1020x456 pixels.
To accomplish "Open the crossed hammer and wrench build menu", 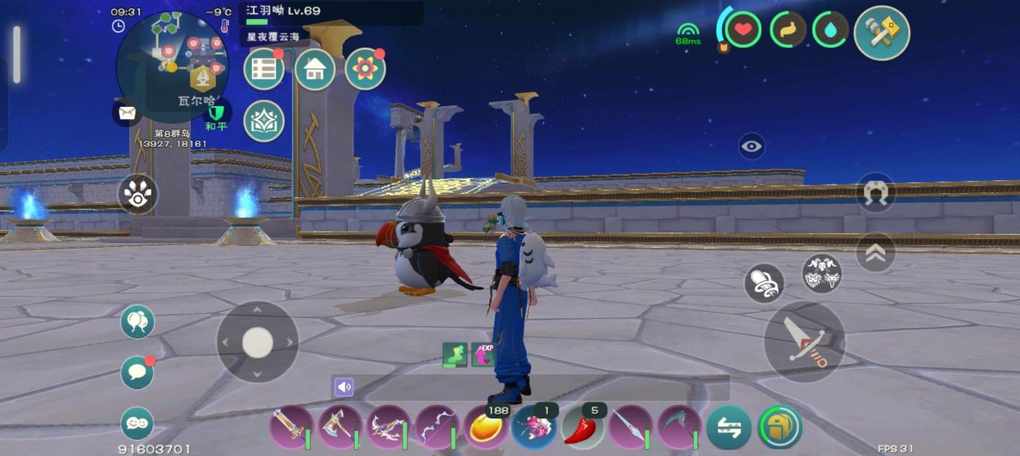I will pos(881,33).
